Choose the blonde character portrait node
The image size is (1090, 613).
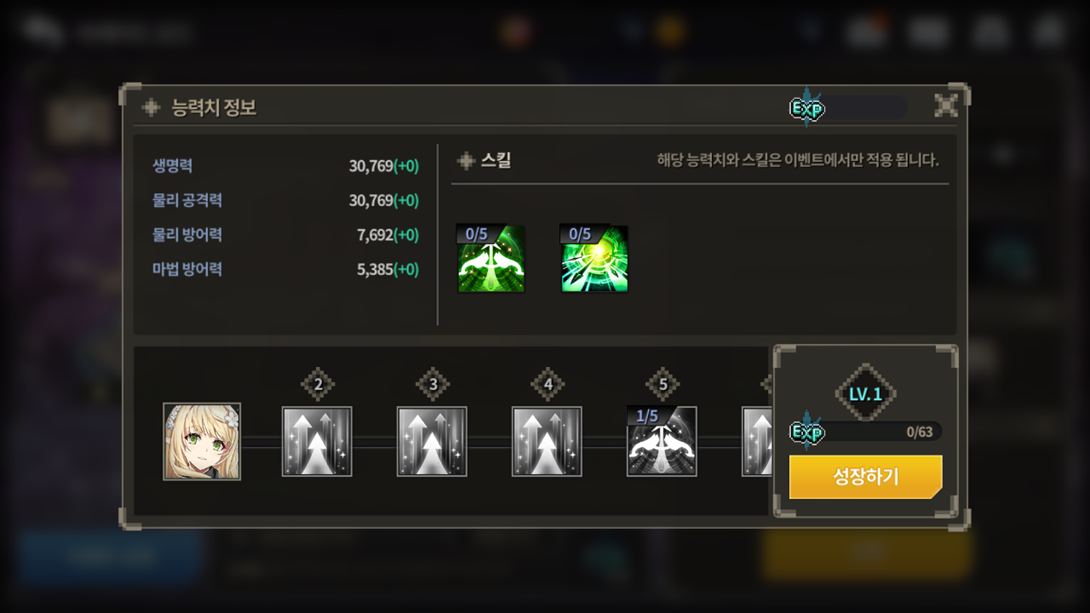(202, 442)
